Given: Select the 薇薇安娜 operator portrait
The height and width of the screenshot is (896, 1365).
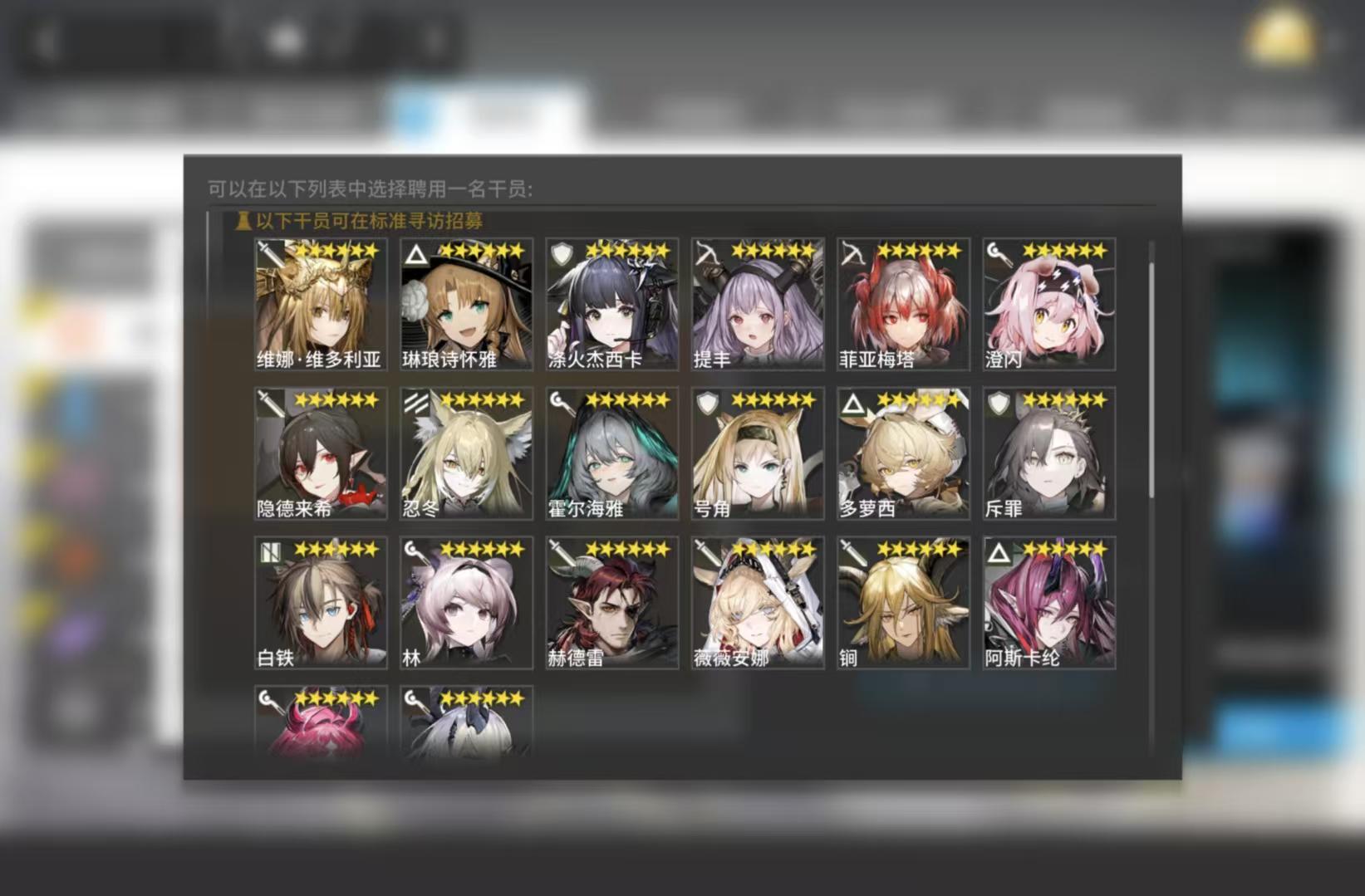Looking at the screenshot, I should tap(757, 602).
